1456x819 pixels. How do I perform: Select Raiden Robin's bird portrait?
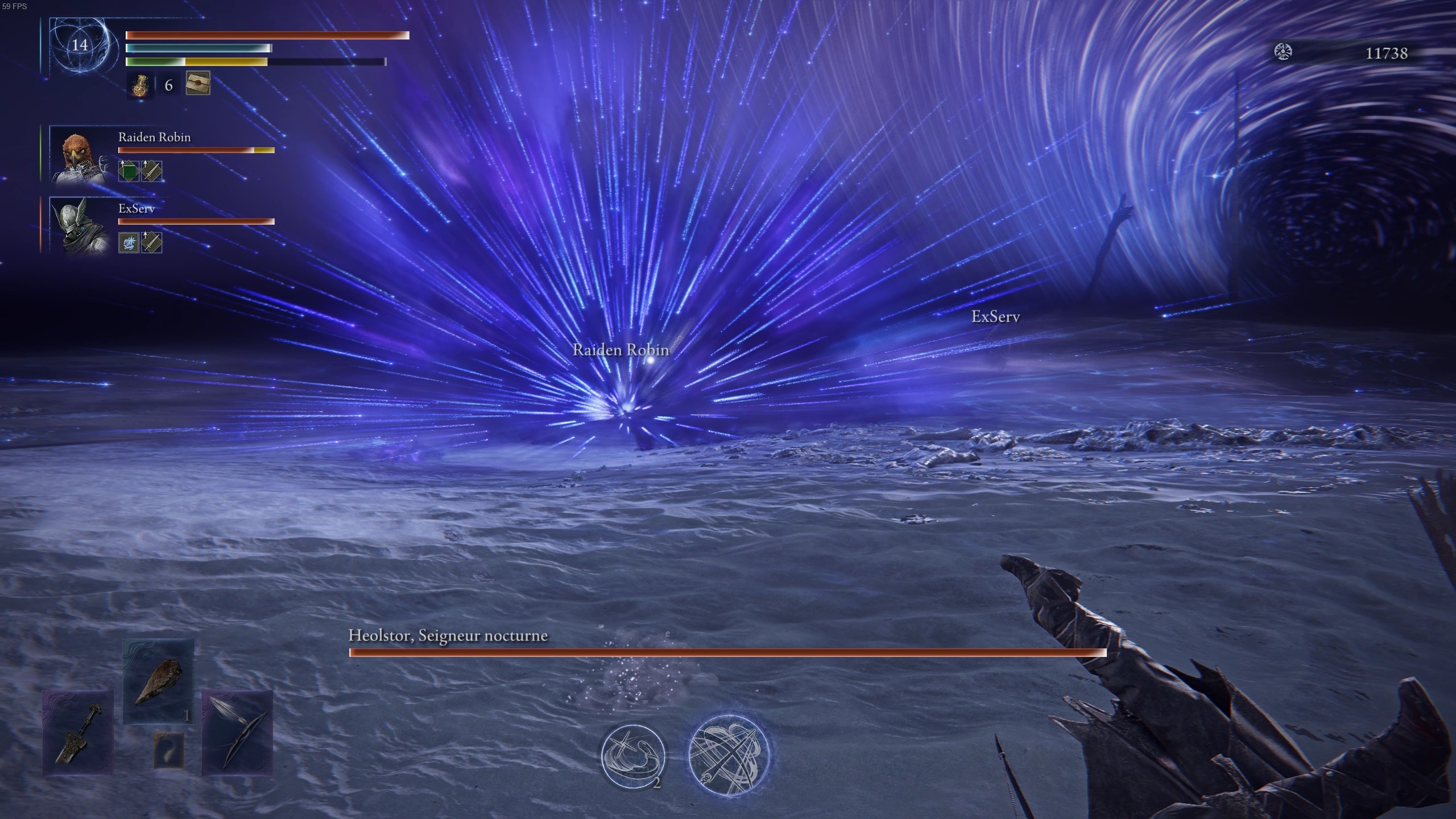click(x=80, y=155)
